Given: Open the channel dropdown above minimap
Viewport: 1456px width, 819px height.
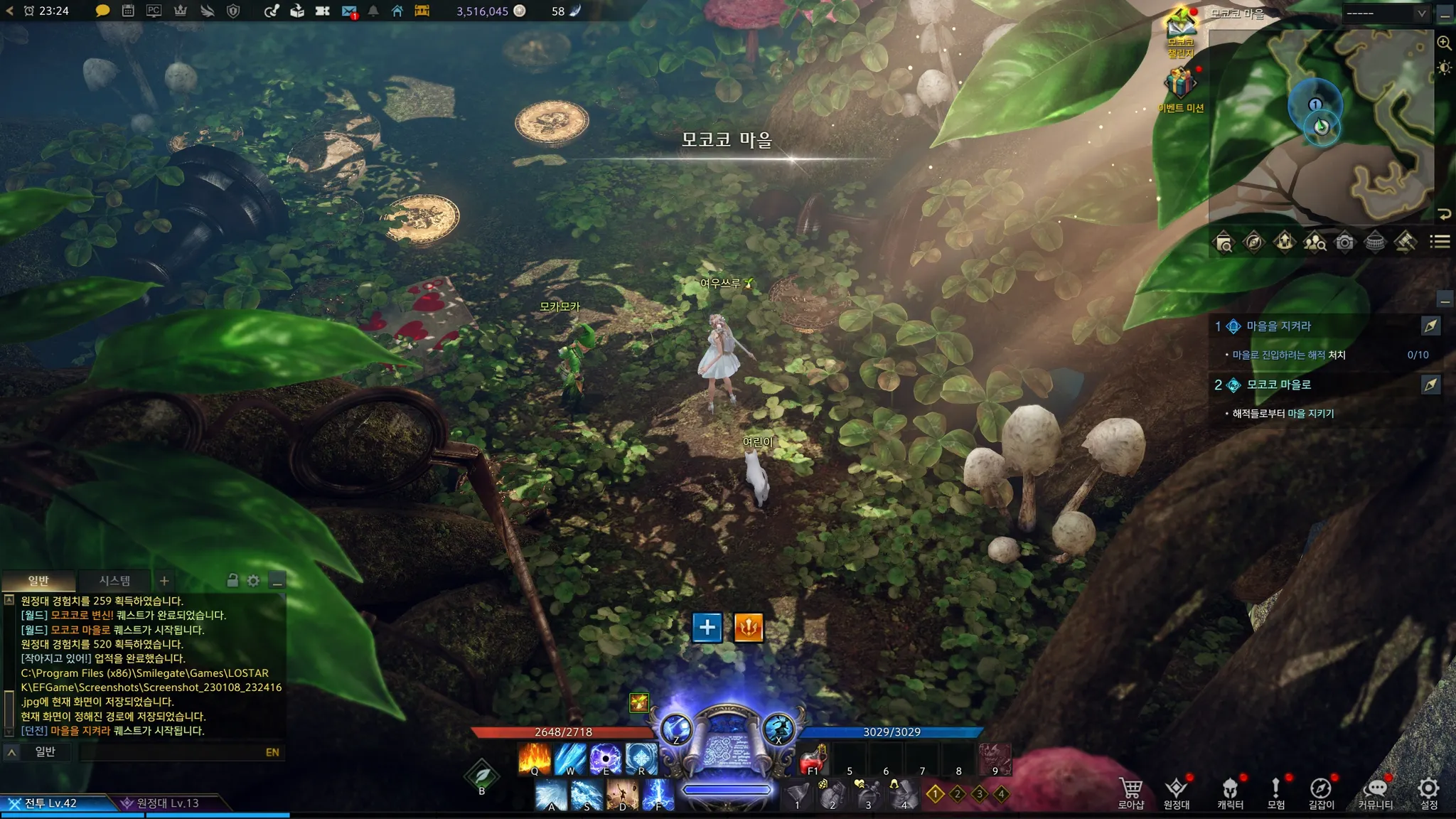Looking at the screenshot, I should pyautogui.click(x=1386, y=14).
